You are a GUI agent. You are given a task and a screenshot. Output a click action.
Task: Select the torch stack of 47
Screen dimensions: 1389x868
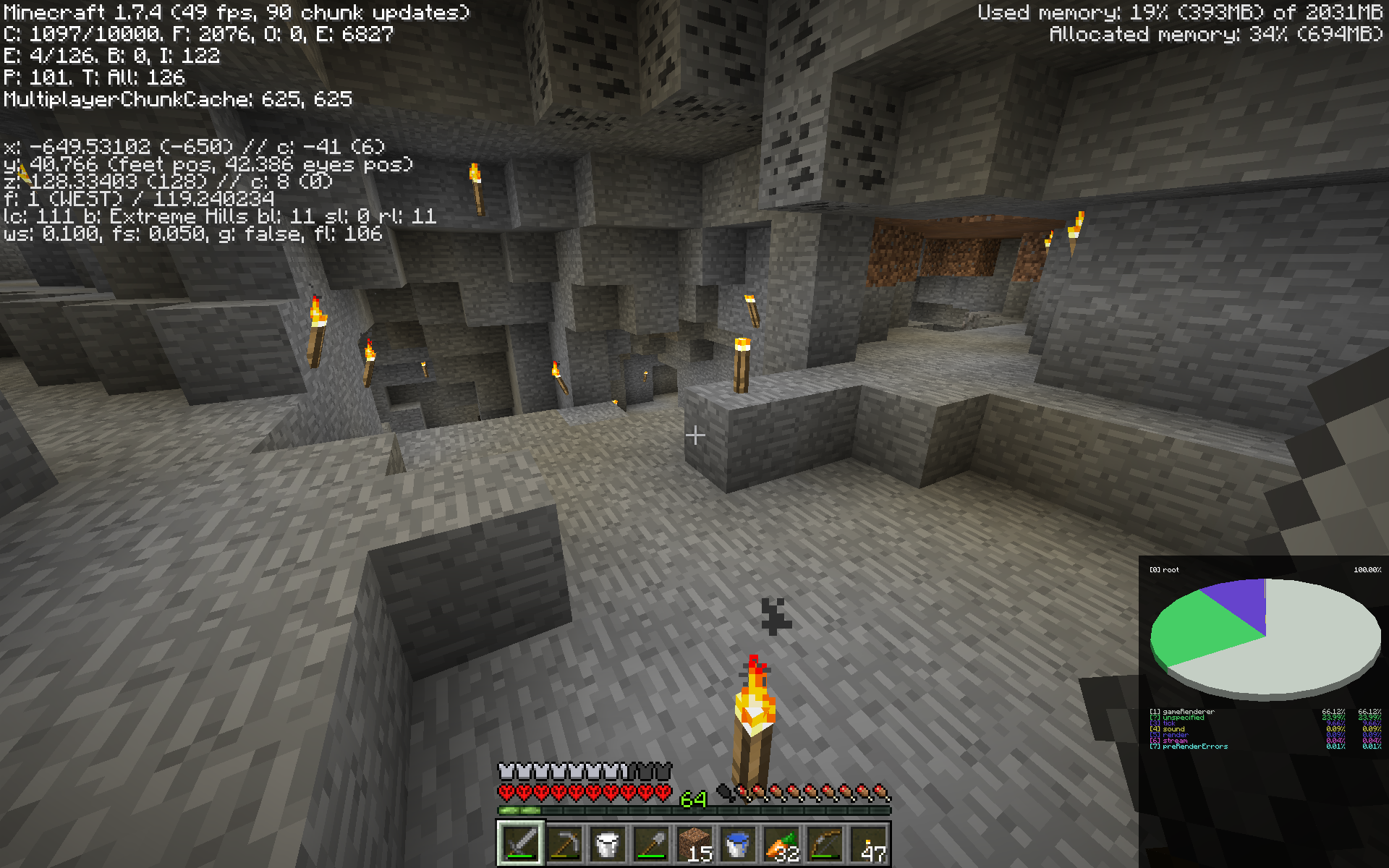[868, 843]
